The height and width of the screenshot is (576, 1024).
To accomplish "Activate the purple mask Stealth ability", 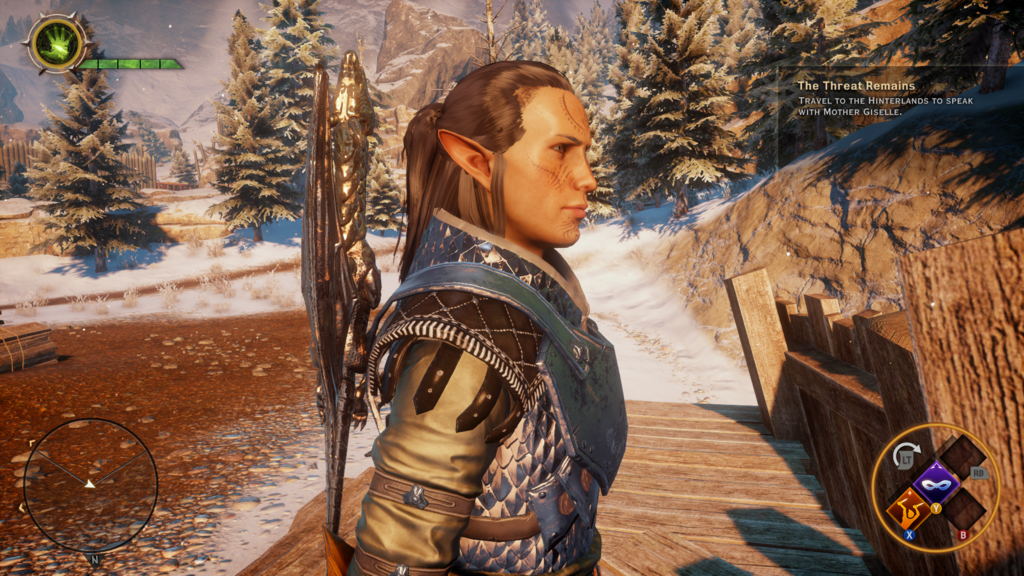I will point(936,482).
